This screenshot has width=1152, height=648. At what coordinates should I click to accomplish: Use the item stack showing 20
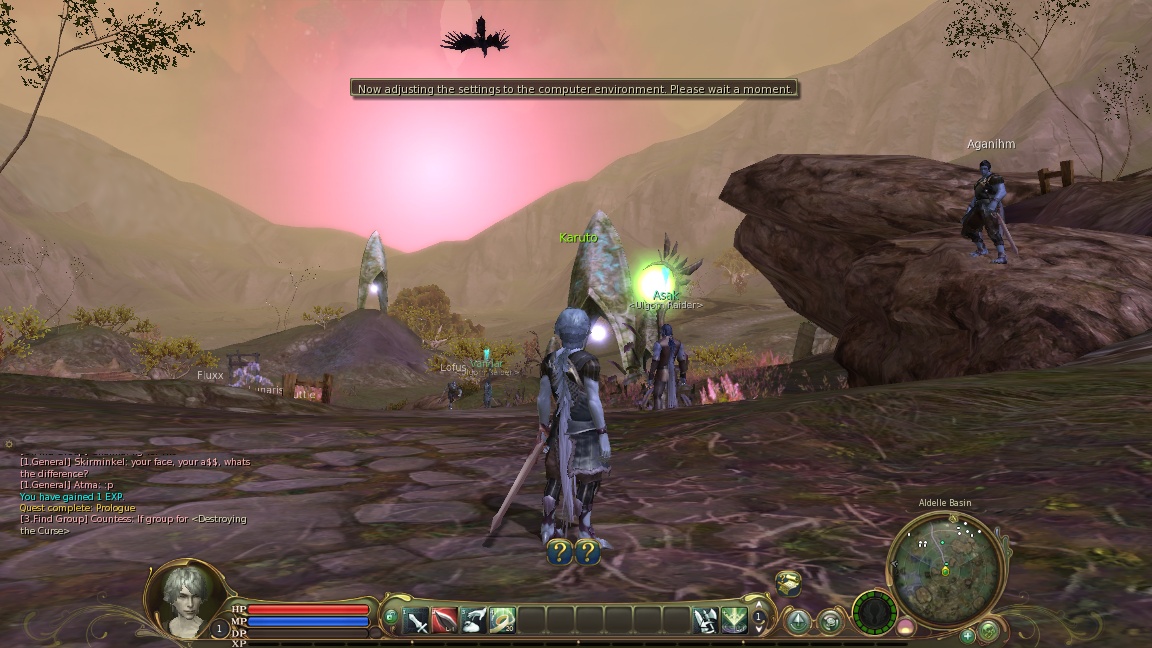coord(502,620)
